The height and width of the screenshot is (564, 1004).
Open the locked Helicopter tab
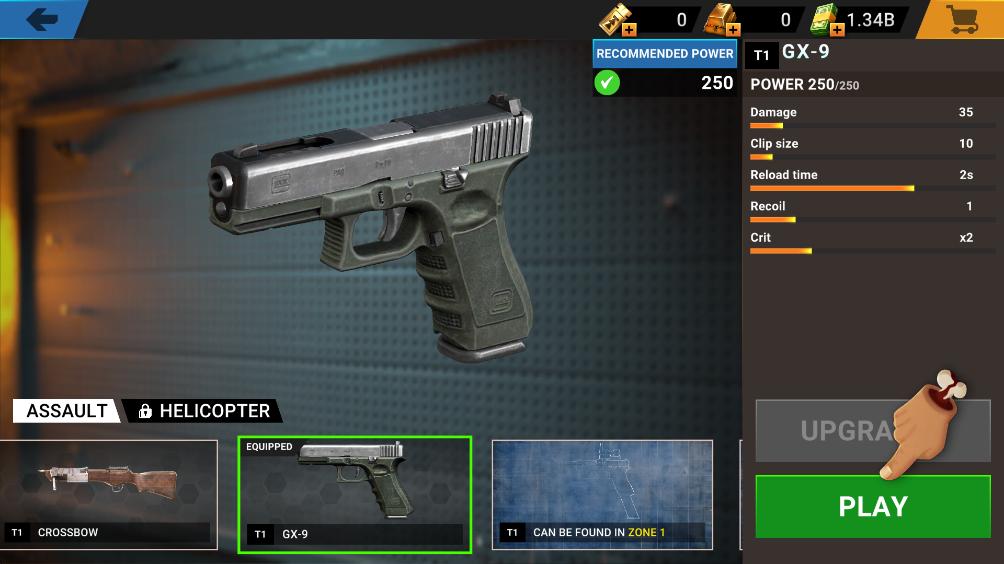coord(203,411)
